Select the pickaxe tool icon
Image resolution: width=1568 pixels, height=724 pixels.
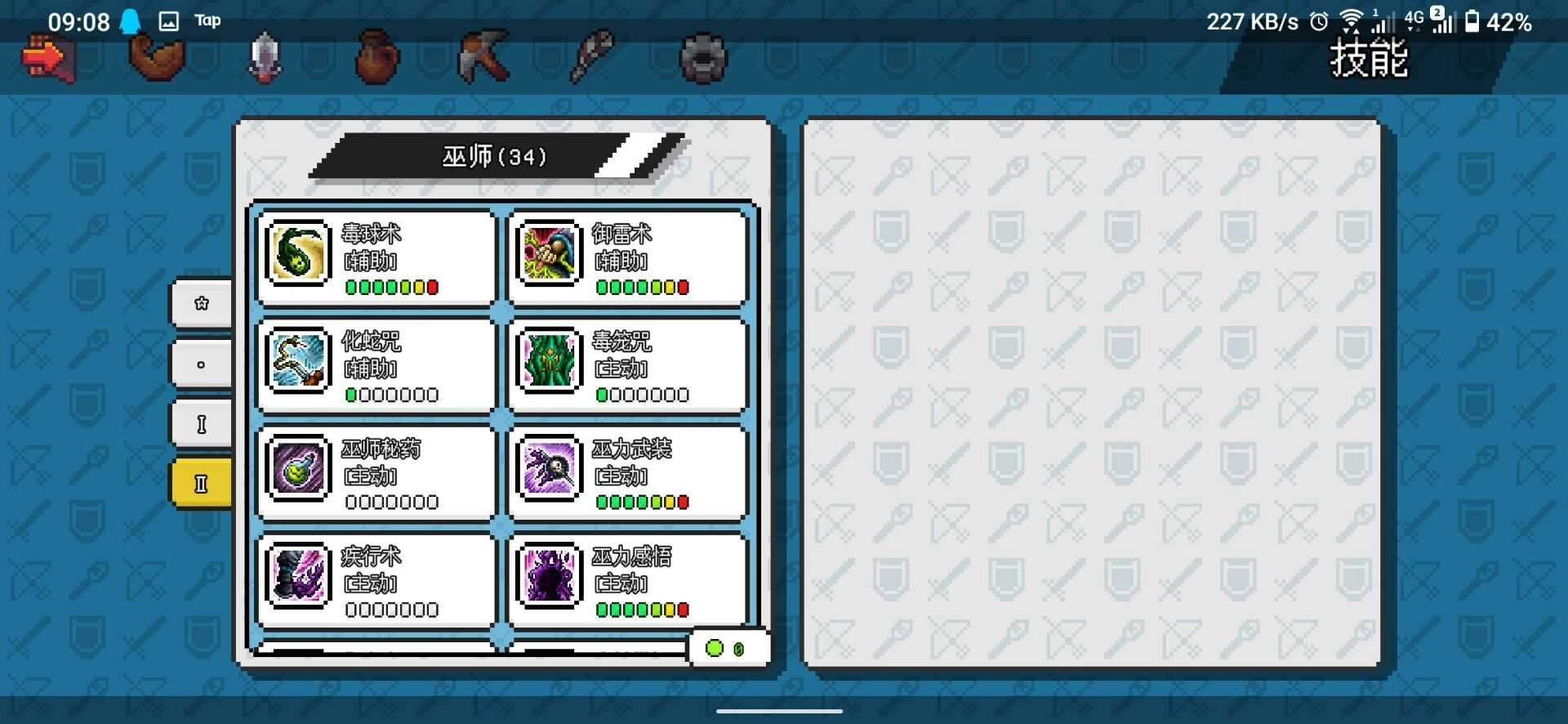pos(483,56)
